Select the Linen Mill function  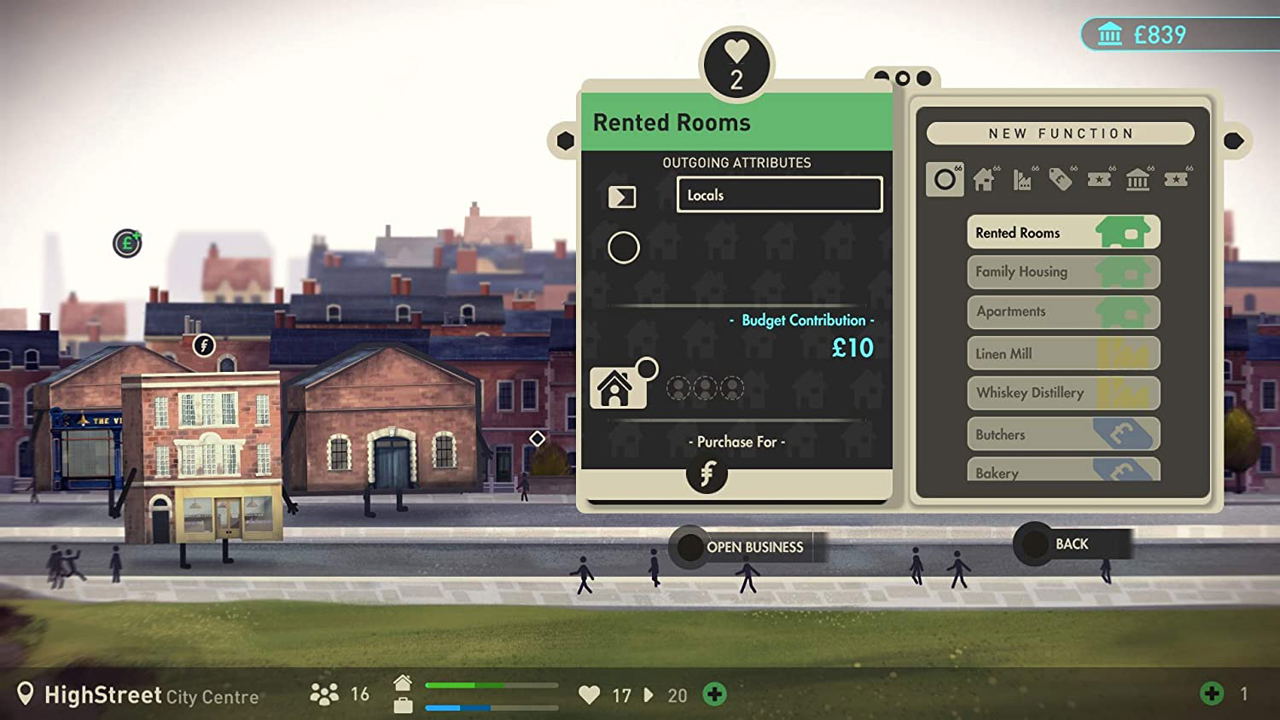(x=1063, y=354)
